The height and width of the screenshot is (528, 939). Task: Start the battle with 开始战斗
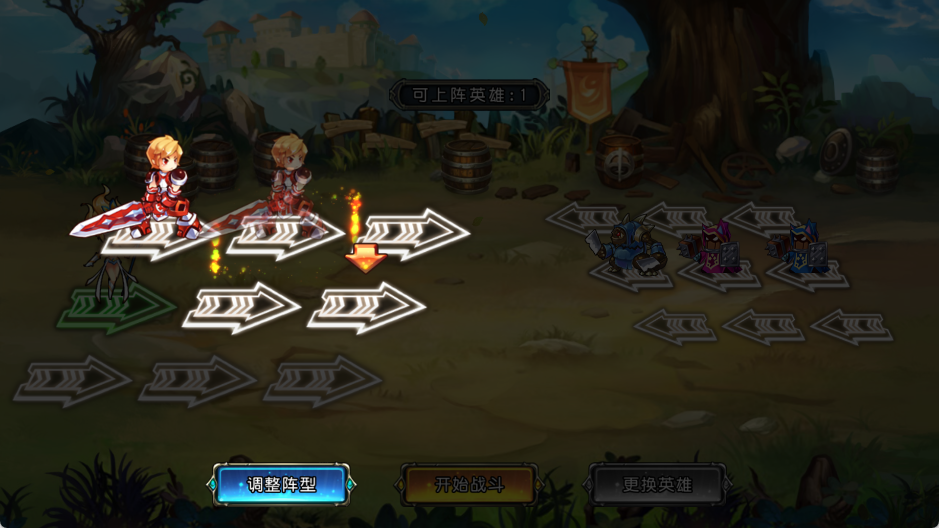coord(469,485)
